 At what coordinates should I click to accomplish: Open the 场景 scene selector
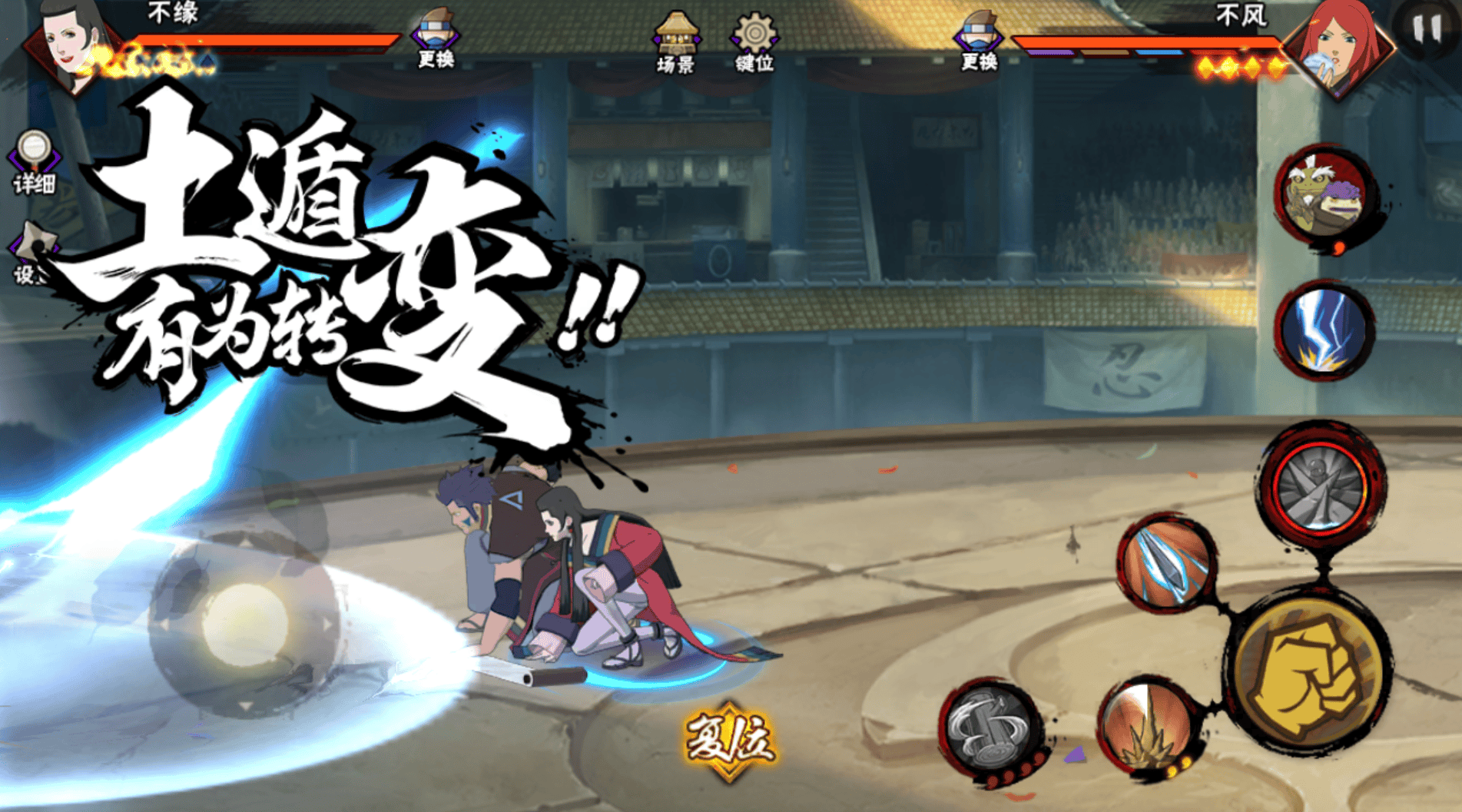(675, 42)
